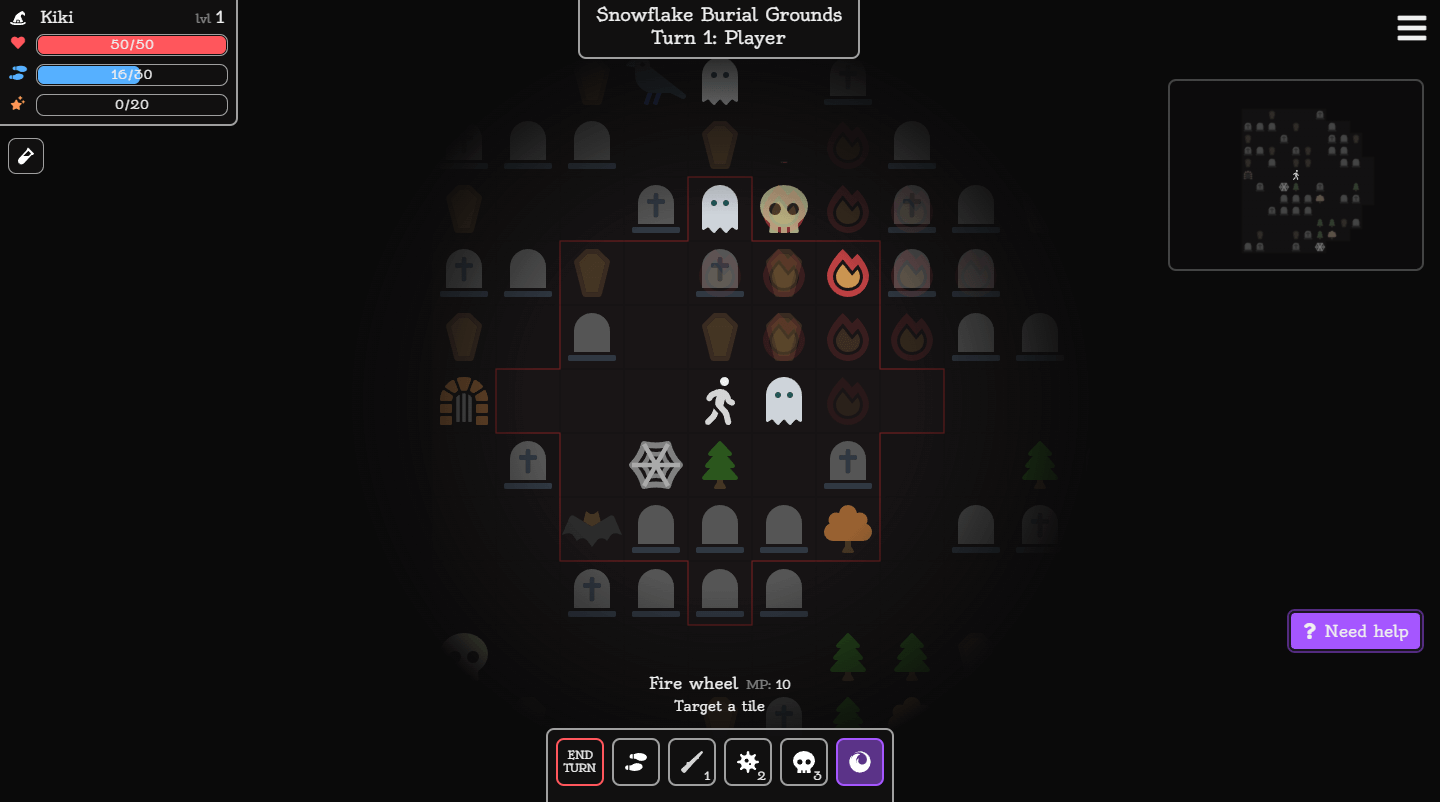1440x802 pixels.
Task: Select the footsteps movement action
Action: click(636, 762)
